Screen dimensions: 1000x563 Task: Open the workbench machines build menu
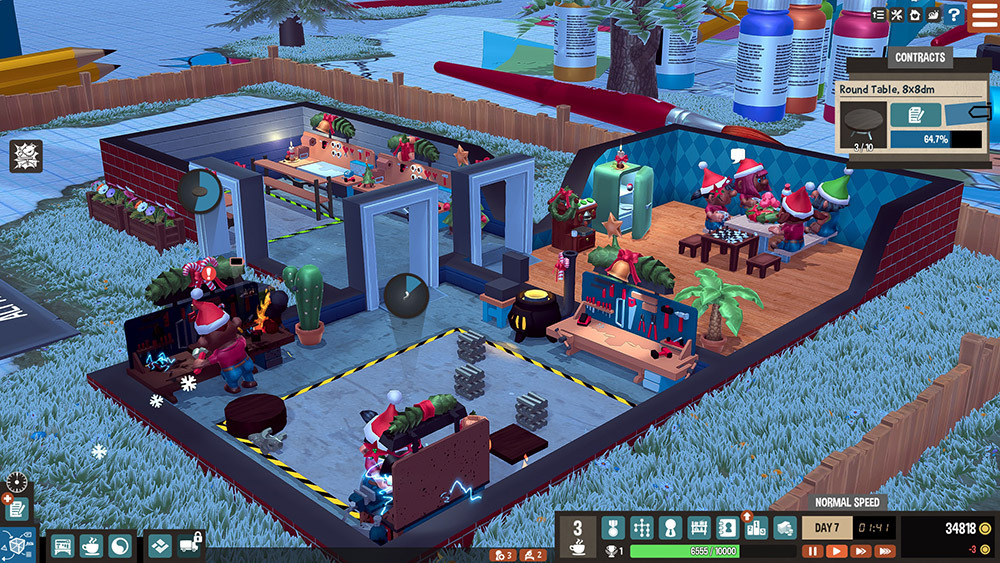coord(62,546)
